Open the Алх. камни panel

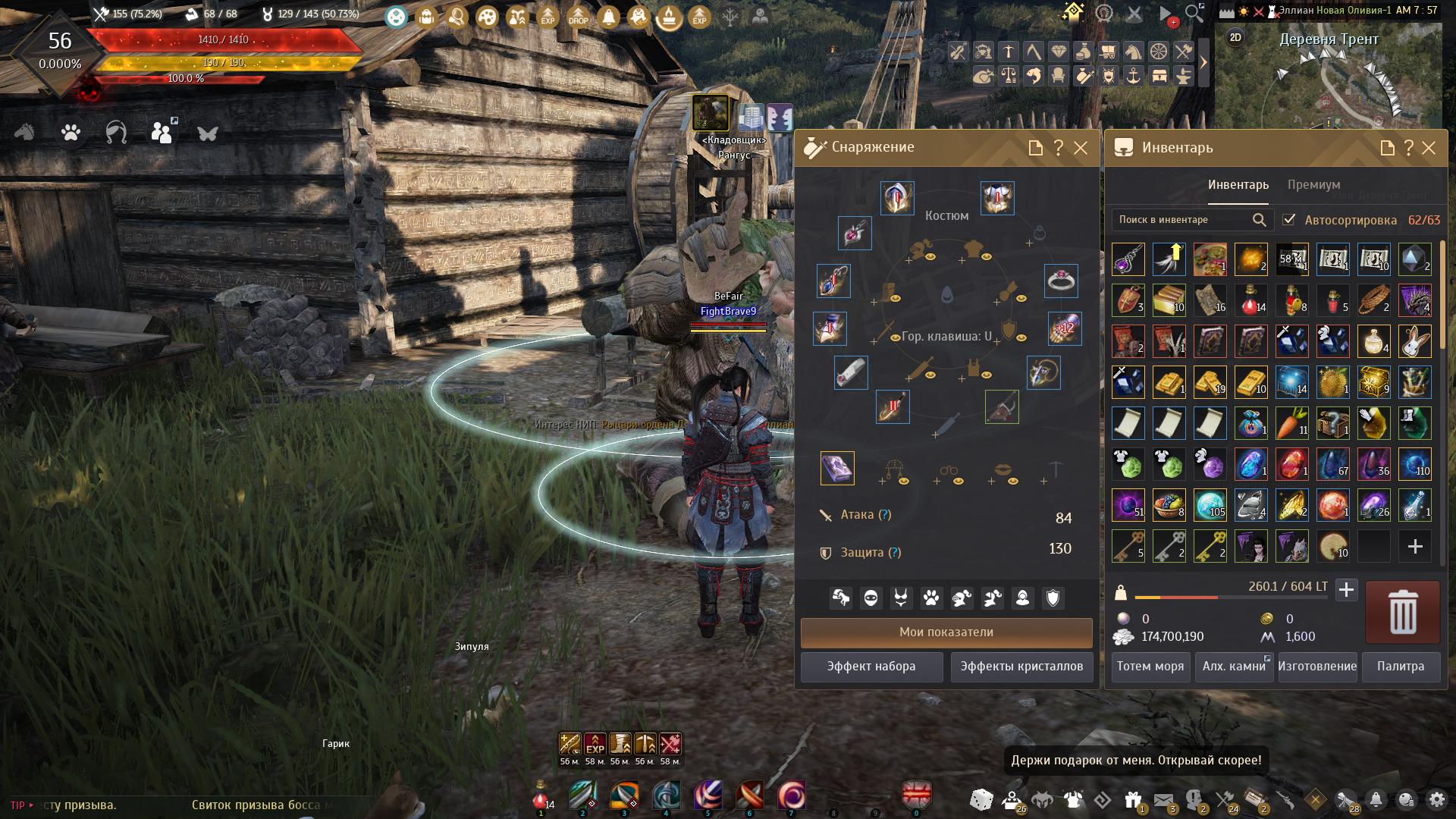(x=1234, y=667)
